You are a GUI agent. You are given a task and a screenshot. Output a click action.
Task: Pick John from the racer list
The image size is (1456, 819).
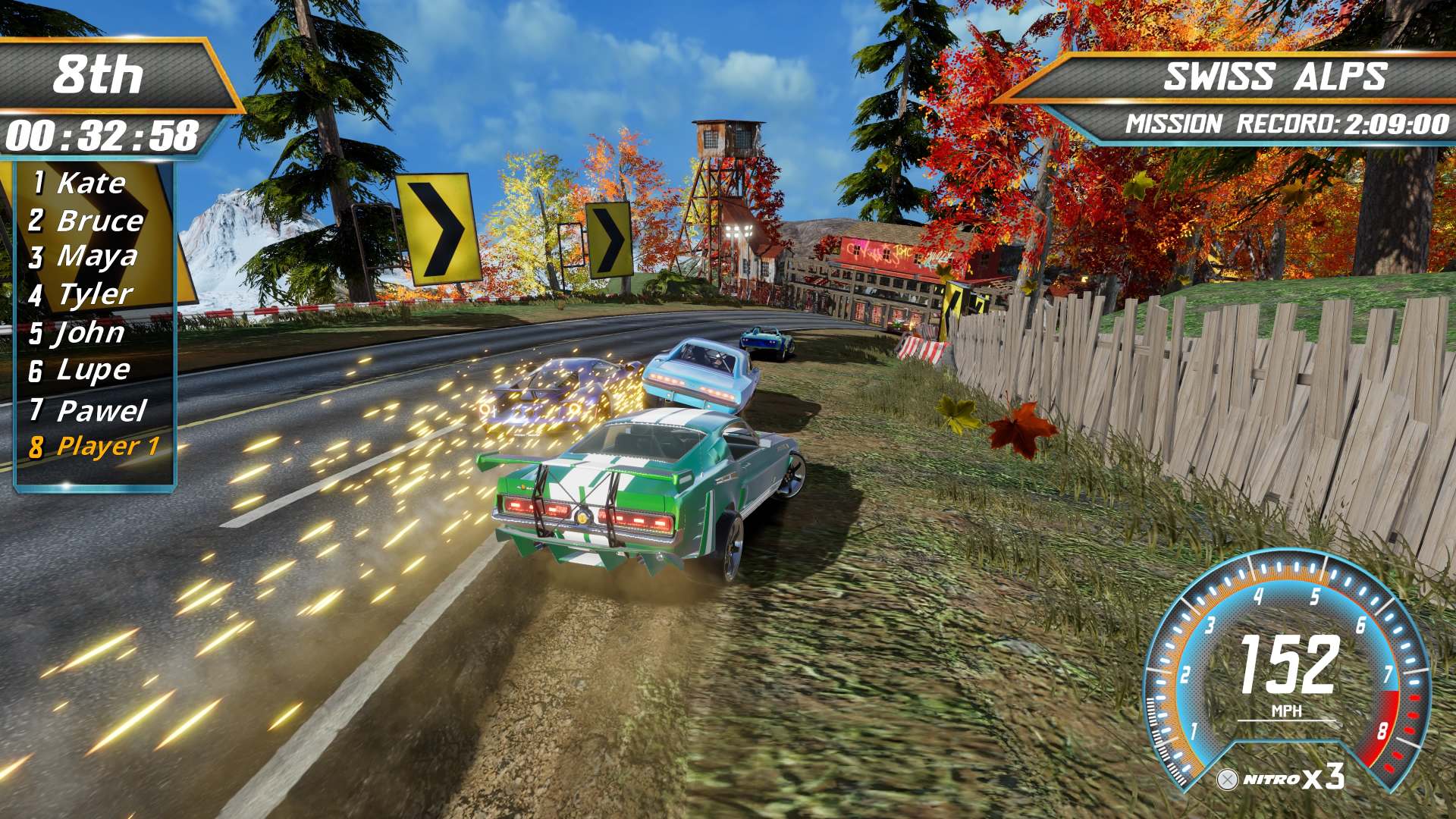point(89,332)
